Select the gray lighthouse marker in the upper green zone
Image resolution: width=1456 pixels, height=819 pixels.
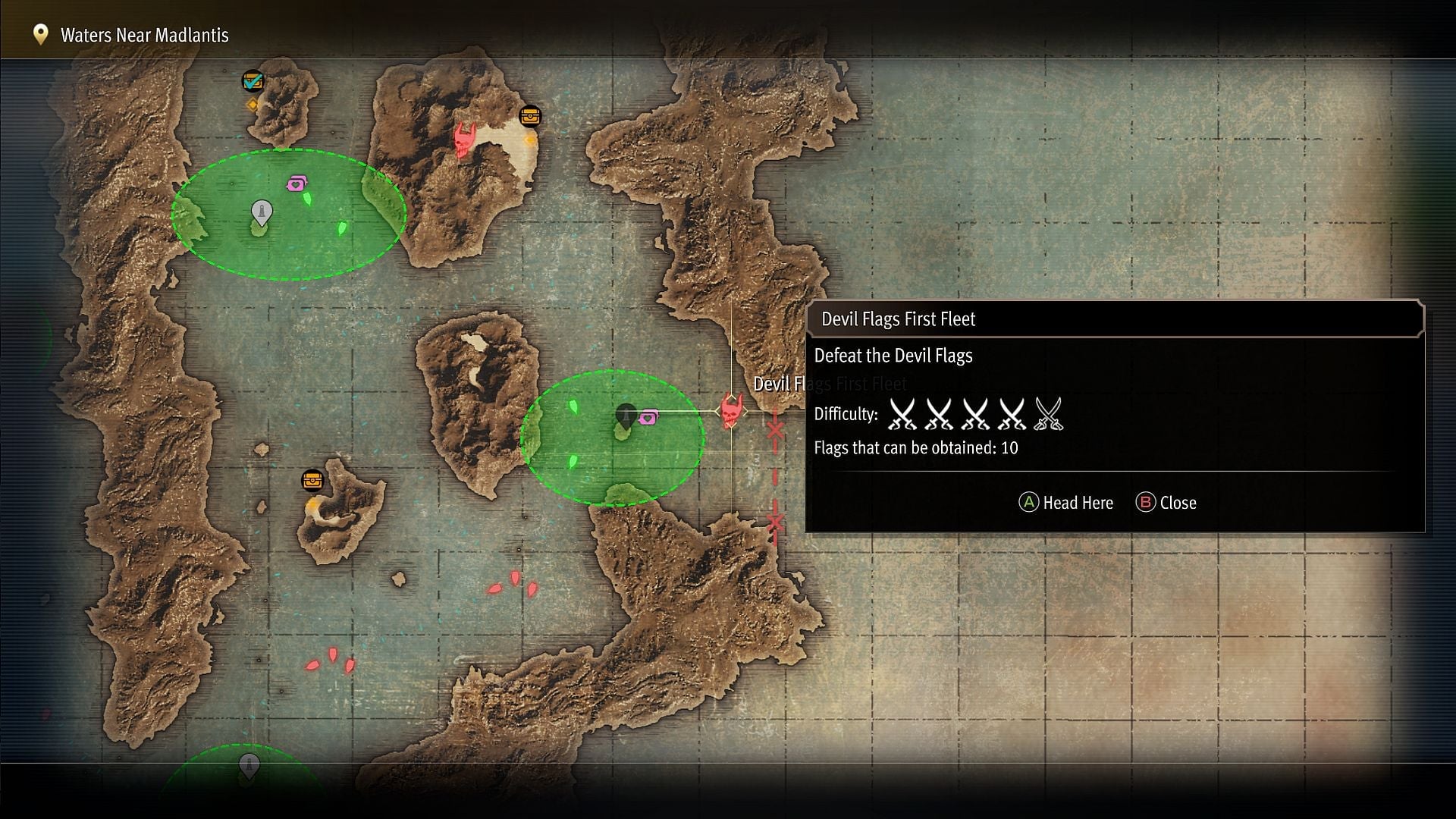tap(262, 212)
